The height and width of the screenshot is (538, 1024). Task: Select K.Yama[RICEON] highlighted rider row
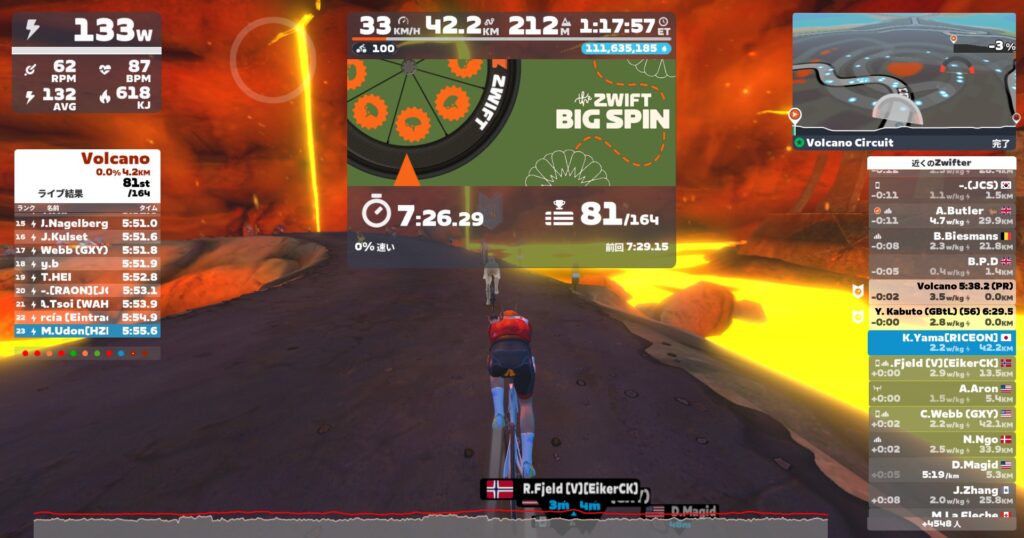[942, 343]
